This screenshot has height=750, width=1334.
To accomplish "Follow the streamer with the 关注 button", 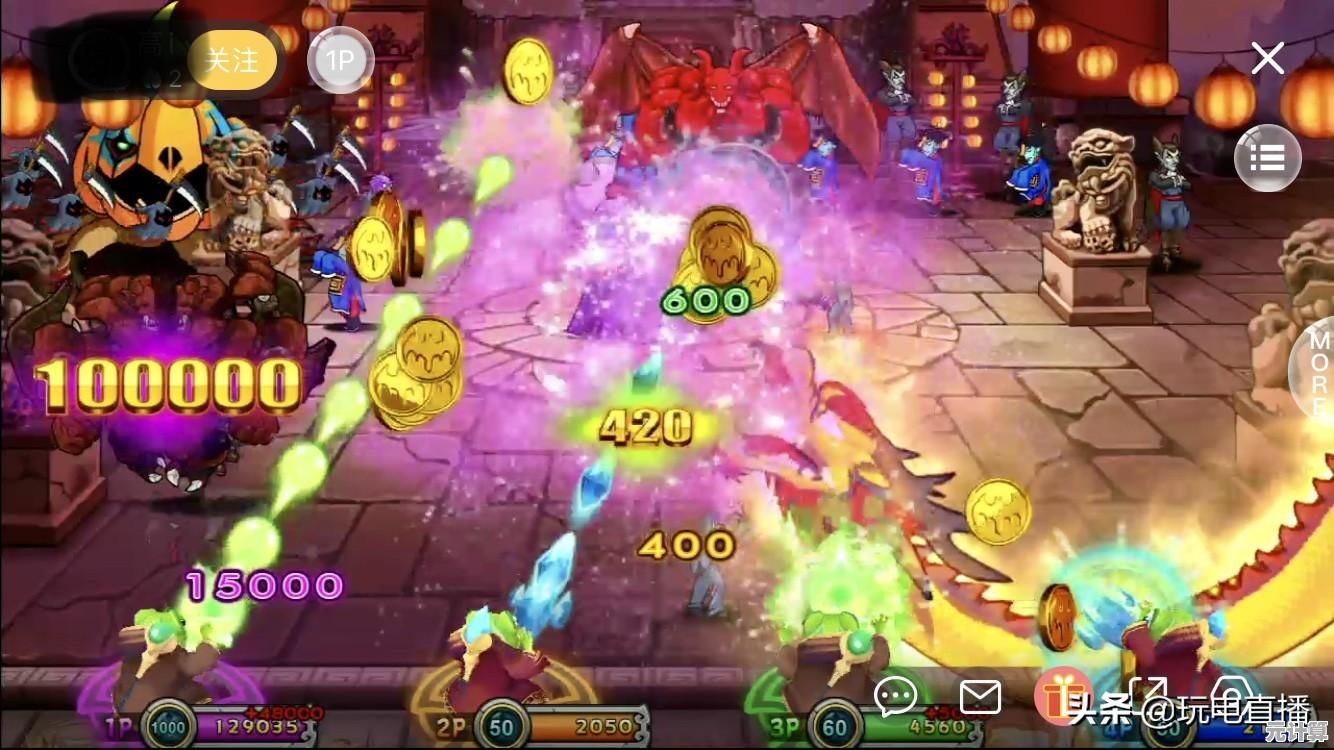I will point(232,60).
